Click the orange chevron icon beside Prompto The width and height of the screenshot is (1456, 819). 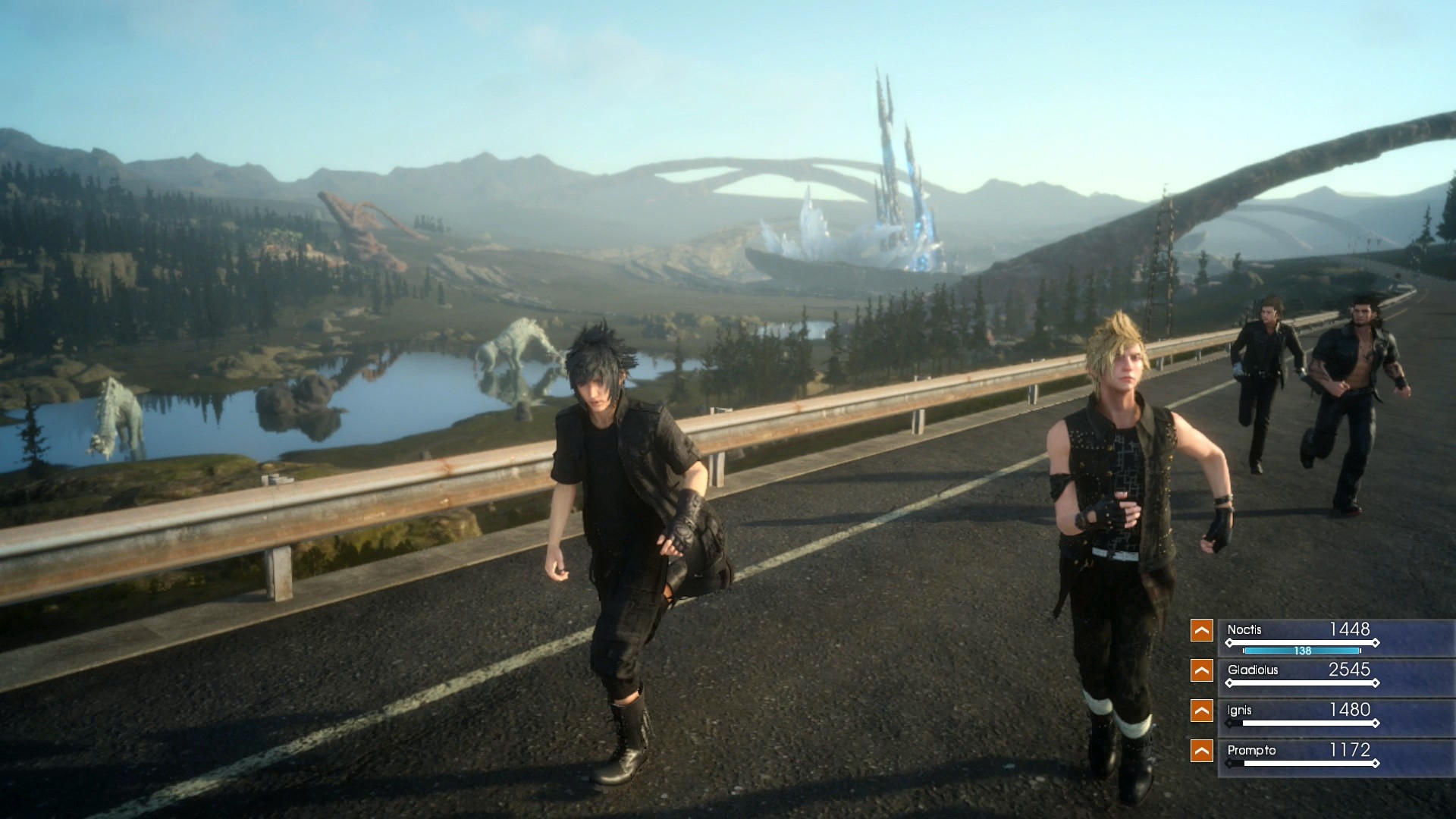click(1202, 752)
